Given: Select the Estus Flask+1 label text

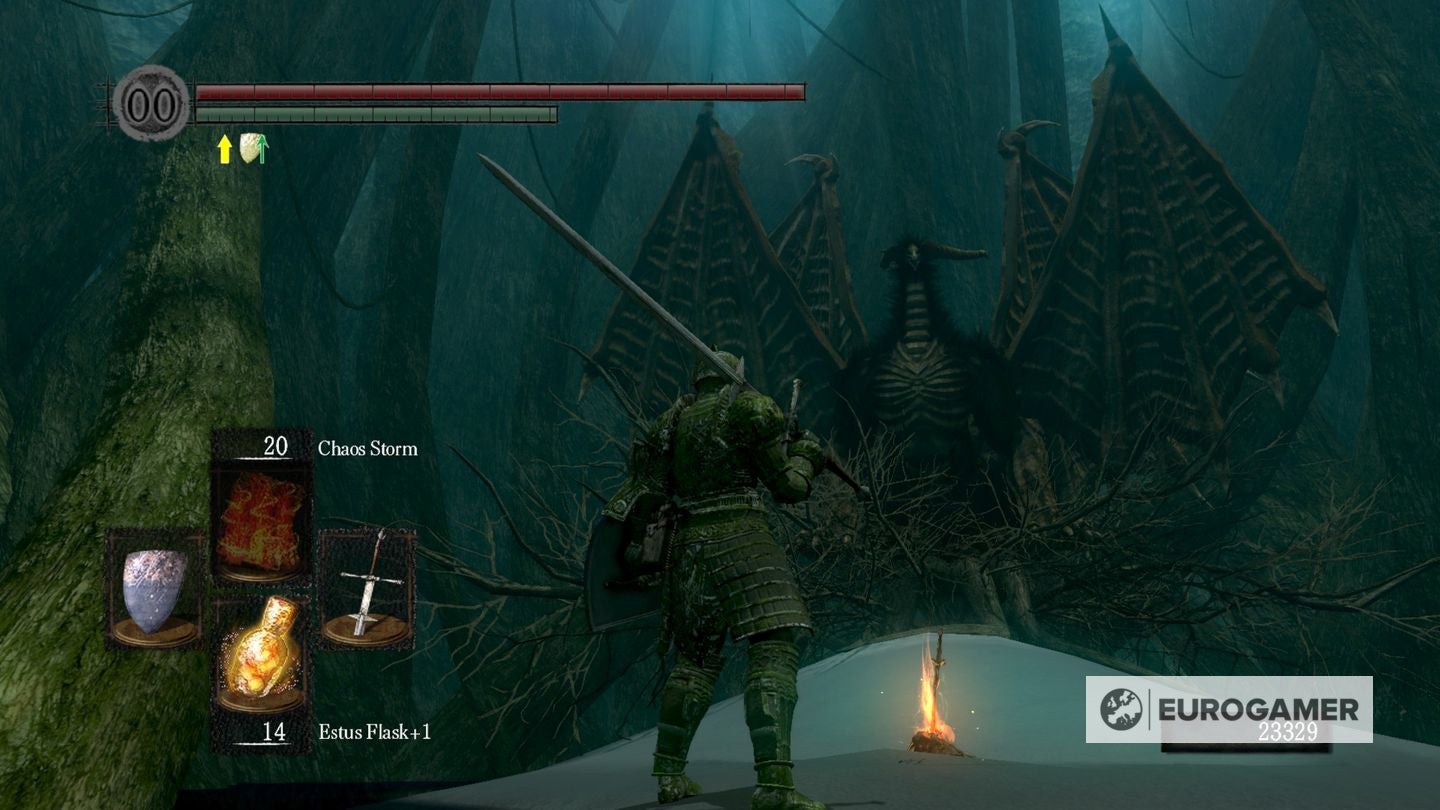Looking at the screenshot, I should coord(376,734).
